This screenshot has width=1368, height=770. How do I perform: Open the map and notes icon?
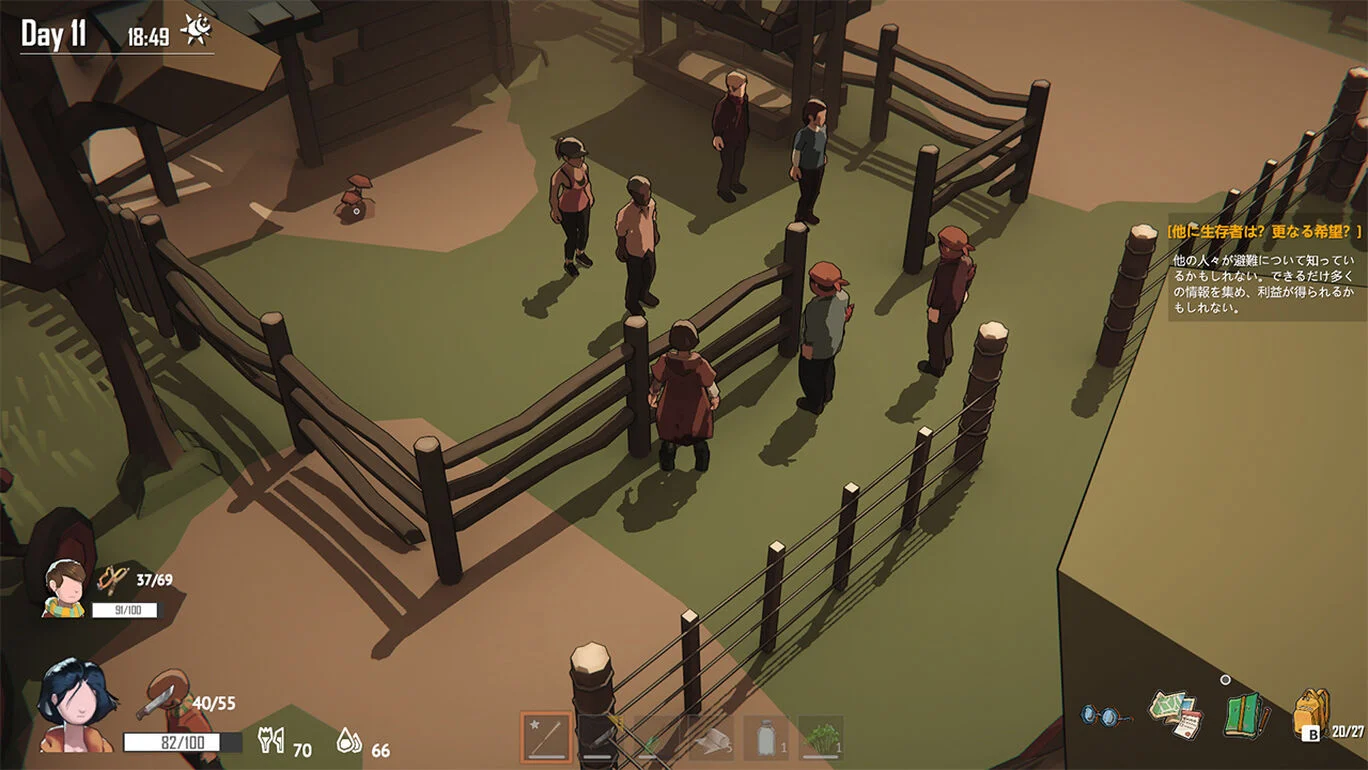click(x=1174, y=713)
